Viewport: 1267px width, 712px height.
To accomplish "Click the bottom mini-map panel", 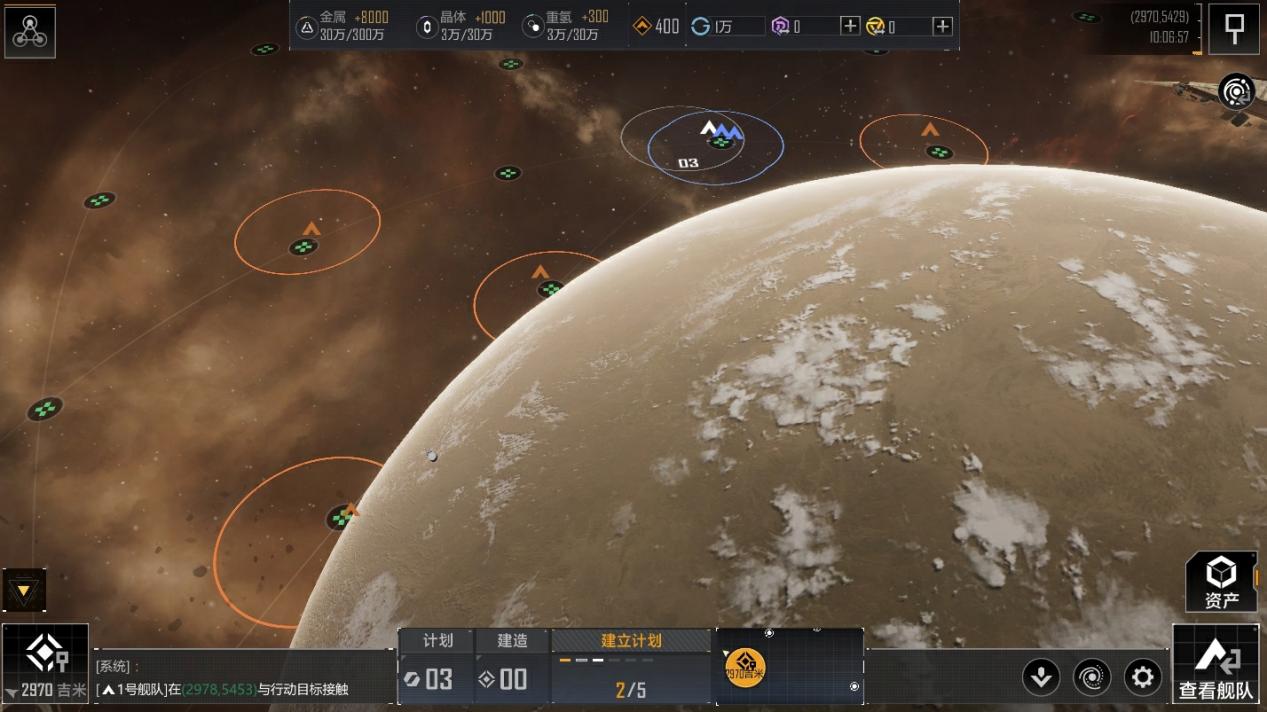I will (789, 666).
